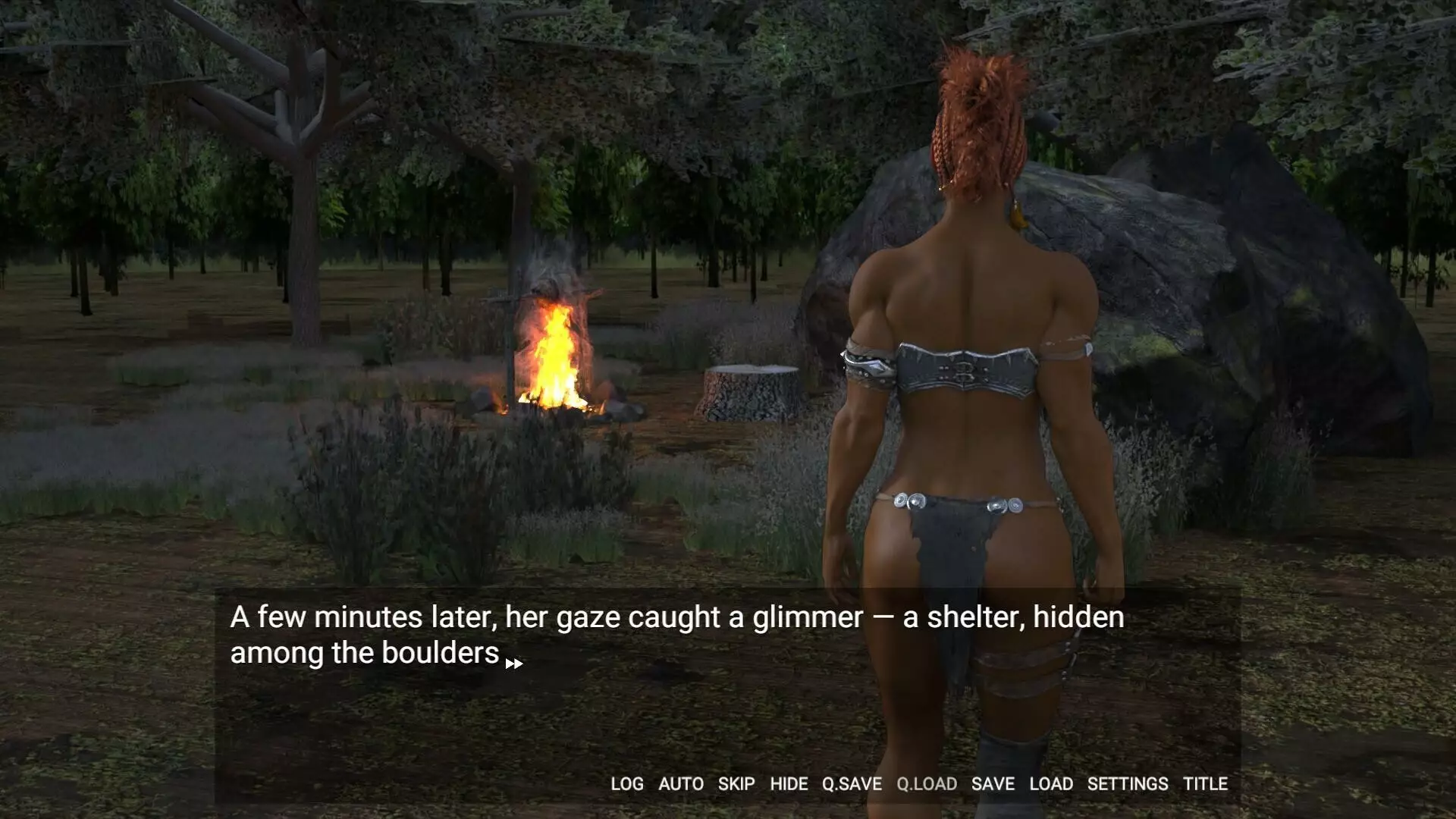Click the double-arrow advance indicator

[514, 663]
